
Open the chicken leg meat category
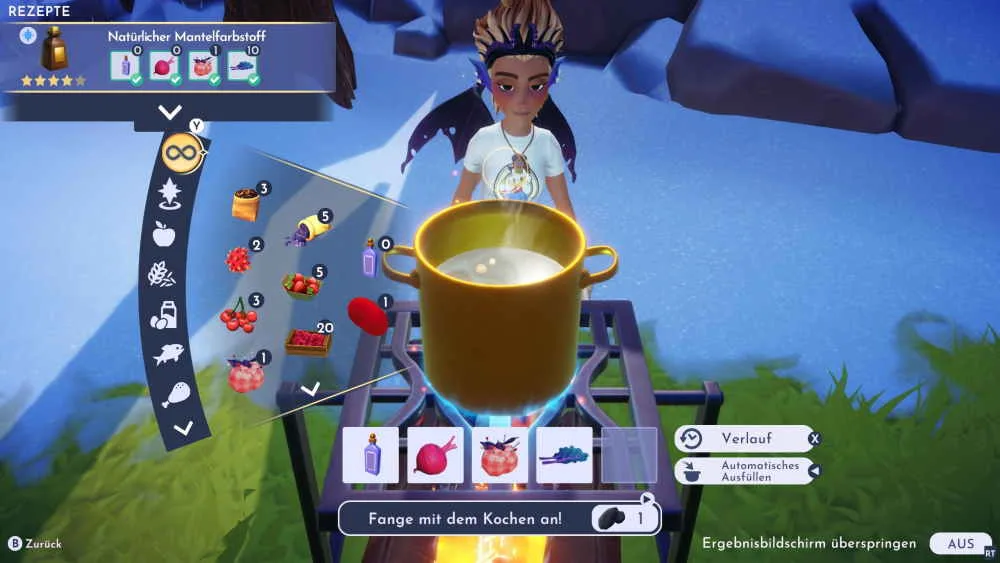click(175, 393)
